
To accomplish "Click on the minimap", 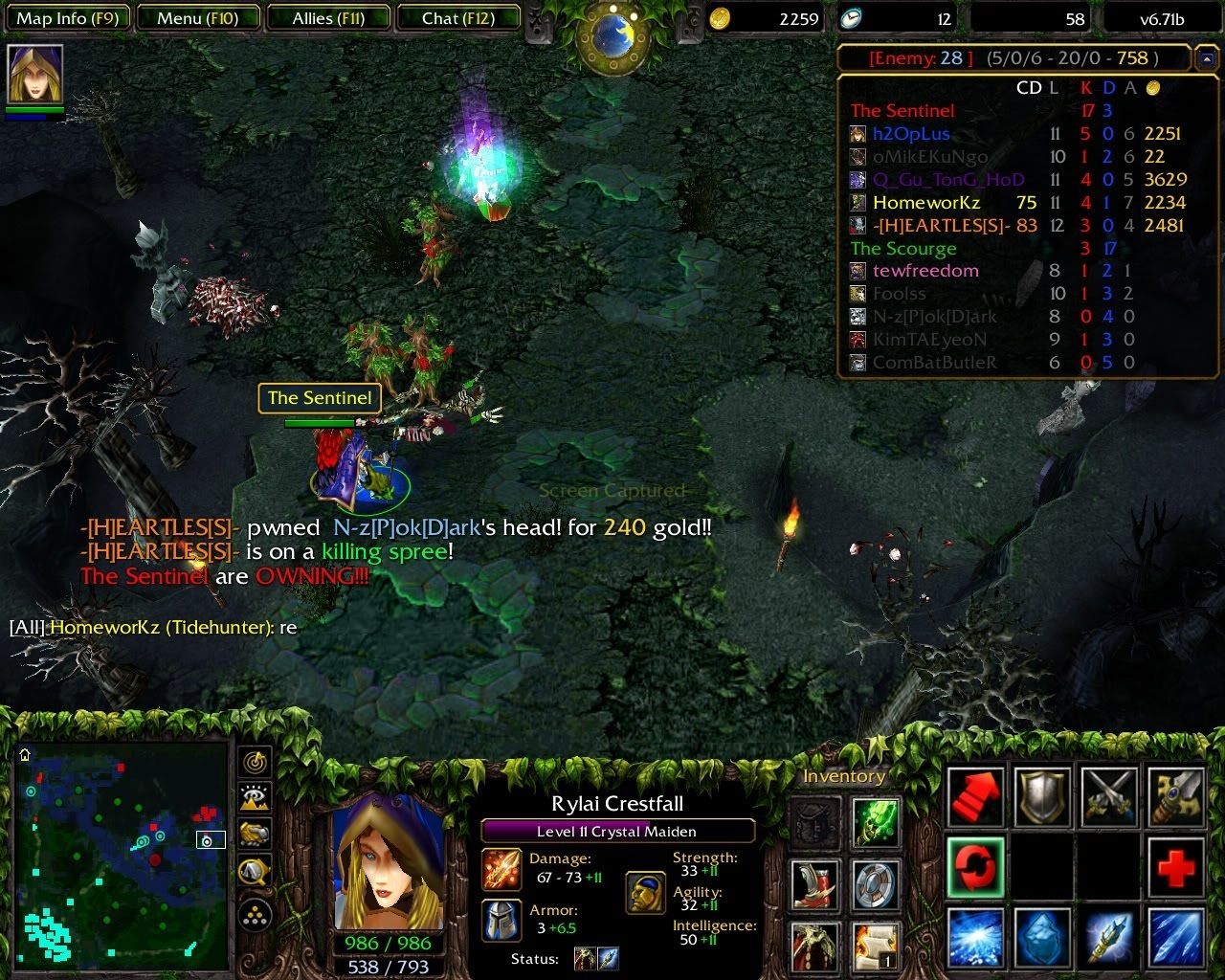I will pos(121,850).
